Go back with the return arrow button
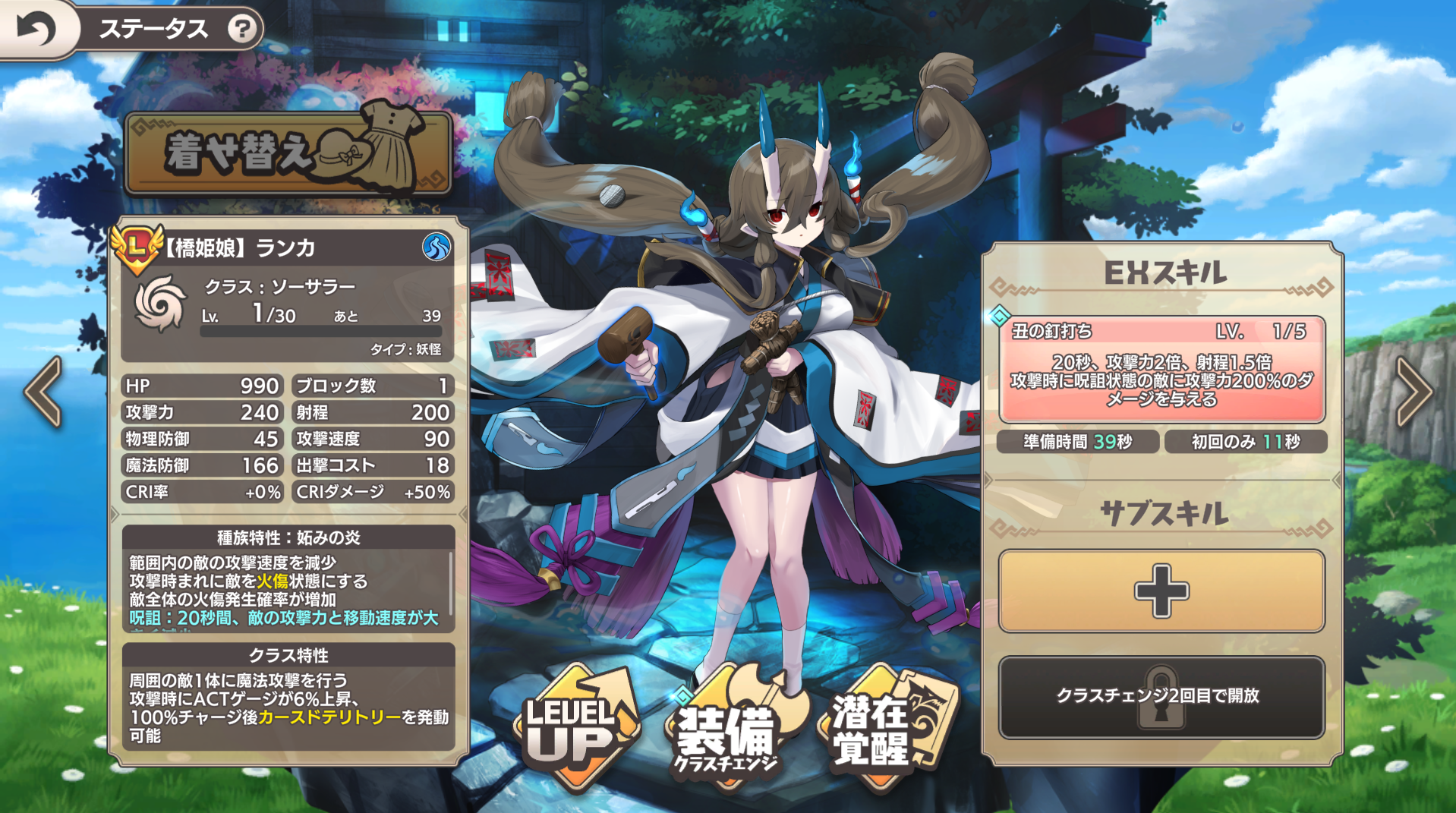The image size is (1456, 813). coord(36,29)
